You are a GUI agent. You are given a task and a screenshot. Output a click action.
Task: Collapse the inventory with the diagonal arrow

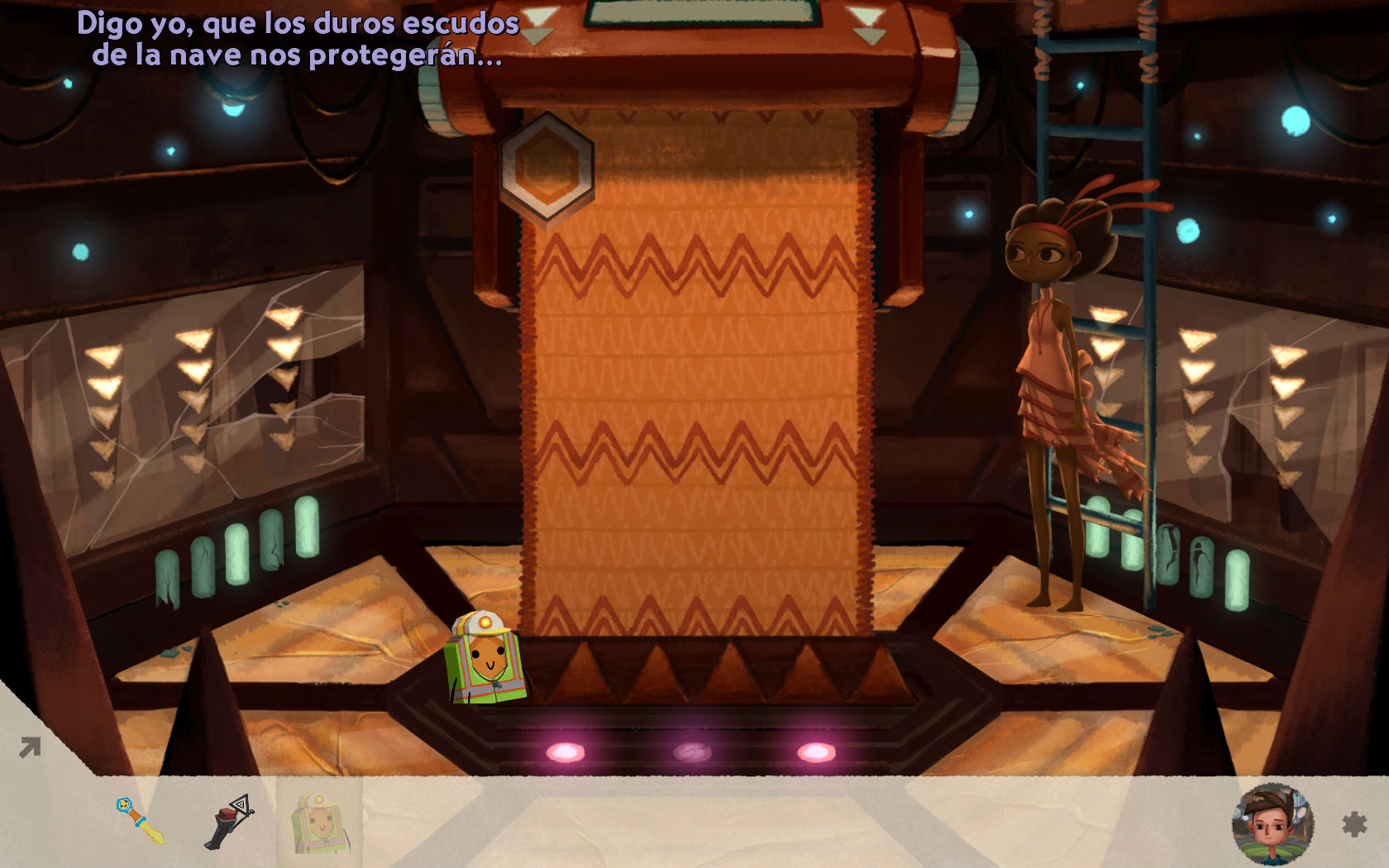pos(30,748)
